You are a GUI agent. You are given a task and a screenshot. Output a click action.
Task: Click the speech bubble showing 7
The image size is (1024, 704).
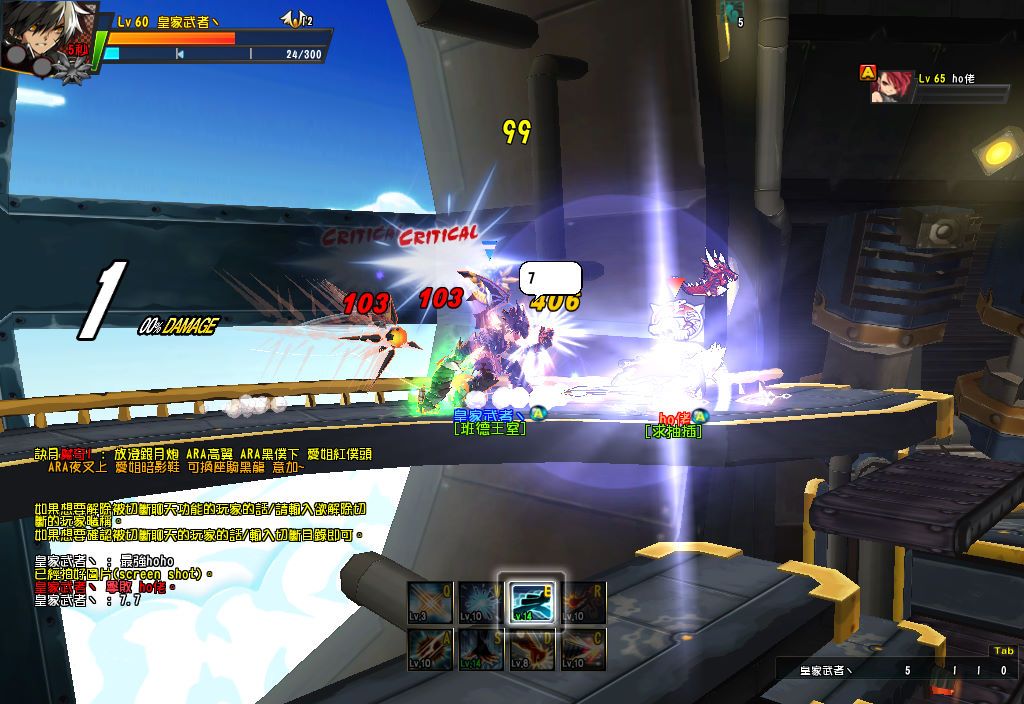click(x=550, y=277)
